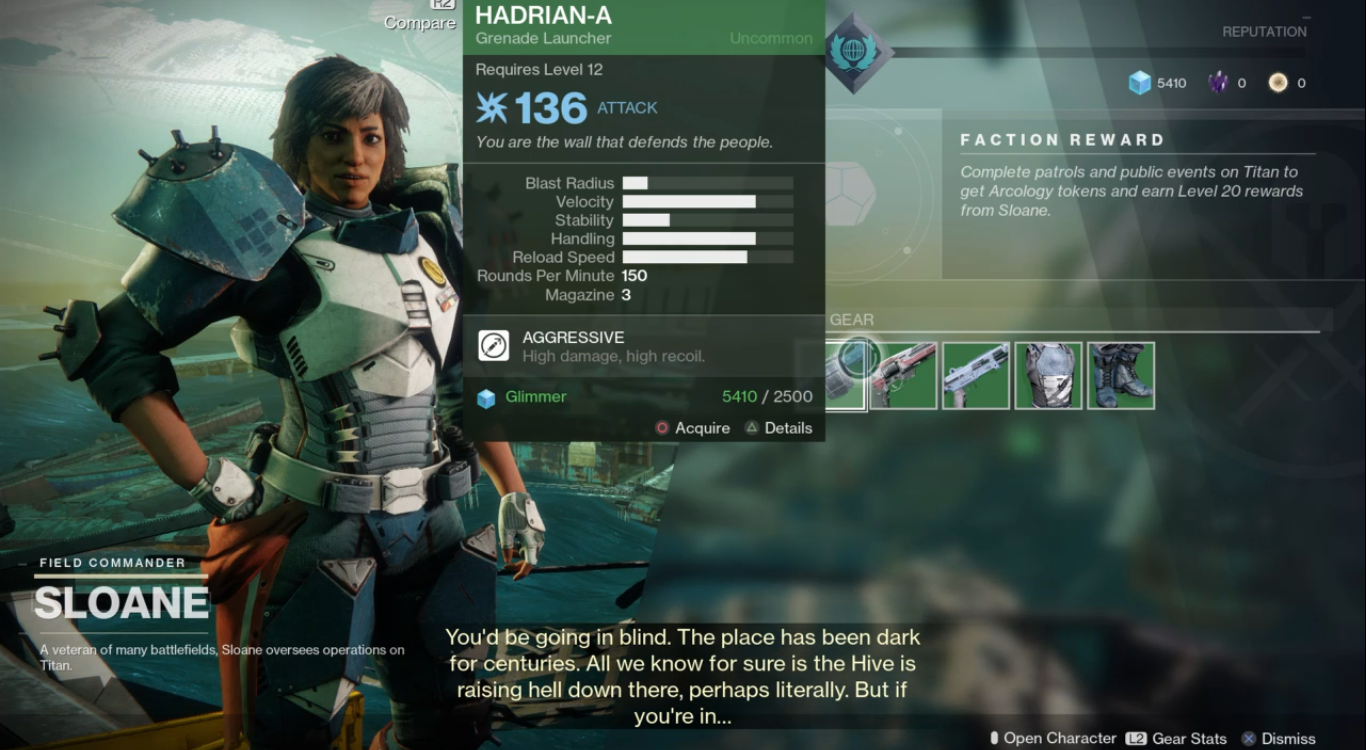The height and width of the screenshot is (750, 1366).
Task: Choose the chest armor gear item
Action: (x=1049, y=376)
